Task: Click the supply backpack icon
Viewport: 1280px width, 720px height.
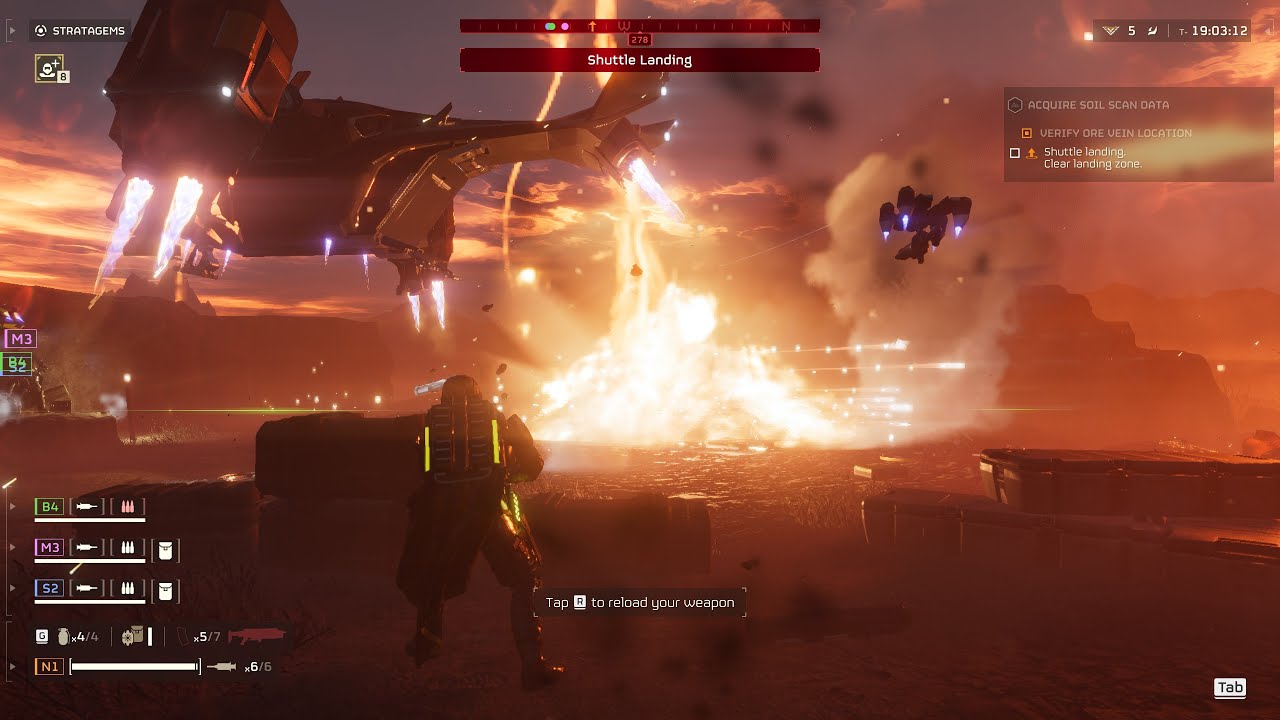Action: coord(132,636)
